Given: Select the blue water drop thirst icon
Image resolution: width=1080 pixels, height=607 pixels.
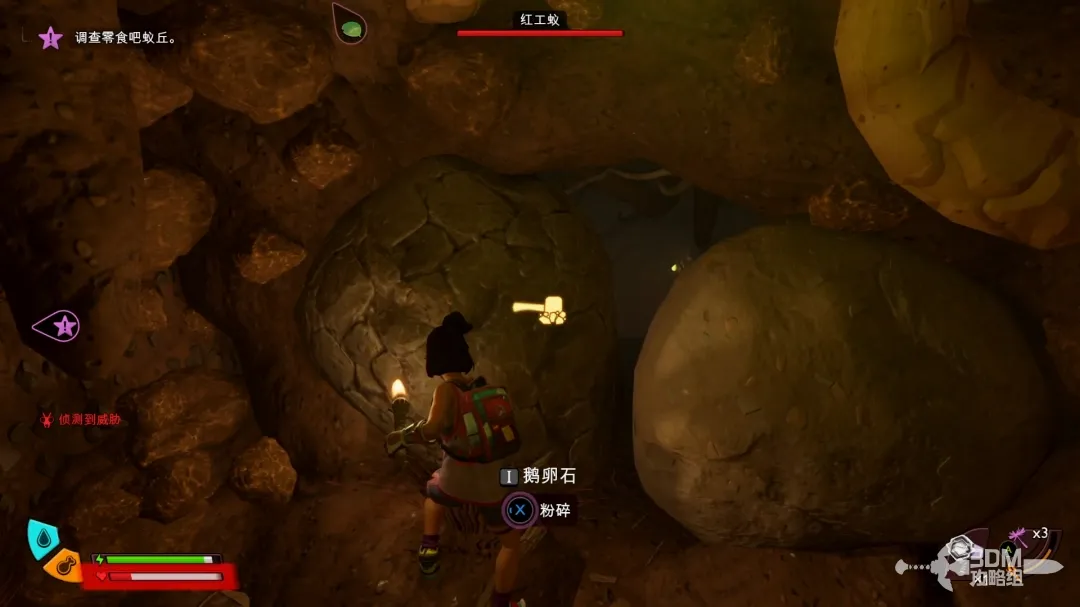Looking at the screenshot, I should [x=42, y=540].
